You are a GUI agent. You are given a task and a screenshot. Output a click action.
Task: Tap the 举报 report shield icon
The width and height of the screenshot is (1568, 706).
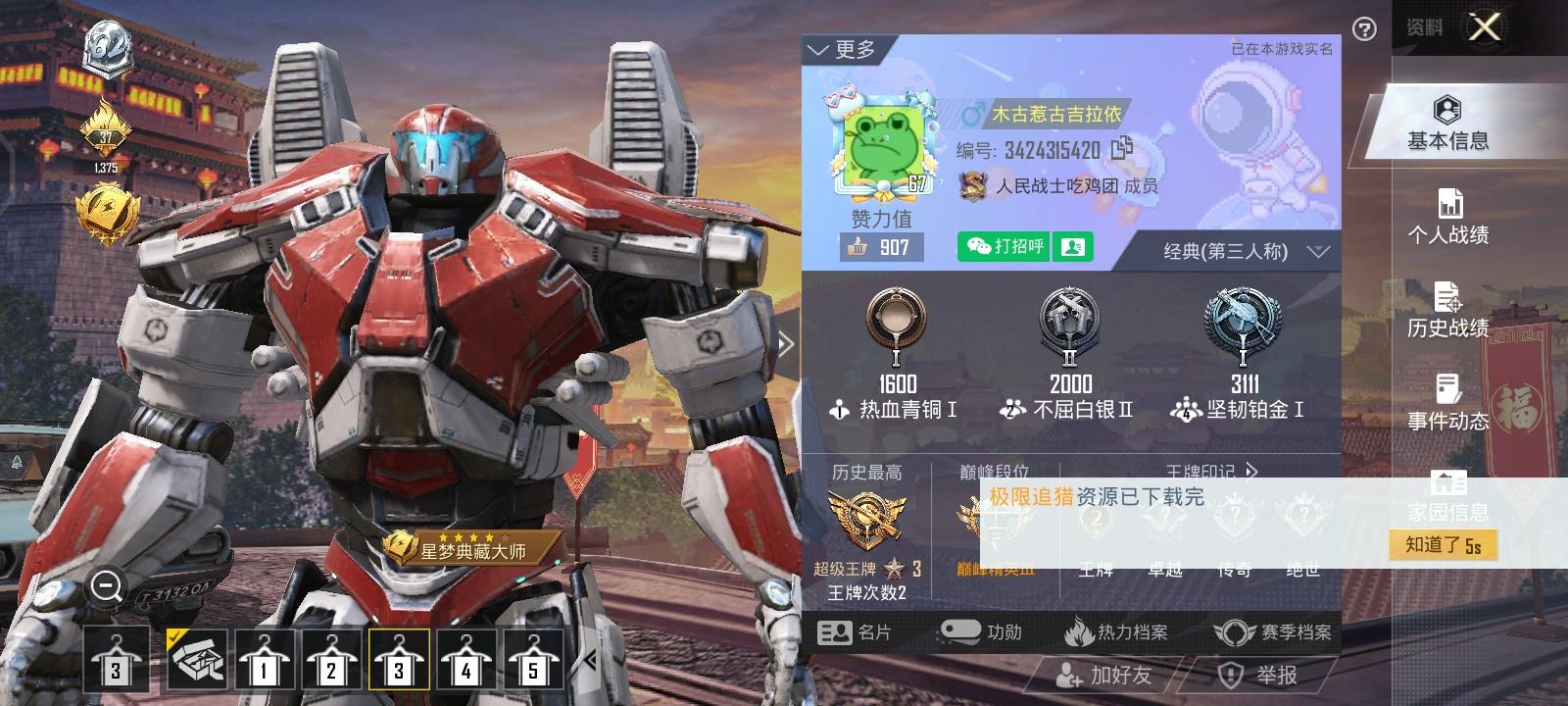pos(1232,677)
